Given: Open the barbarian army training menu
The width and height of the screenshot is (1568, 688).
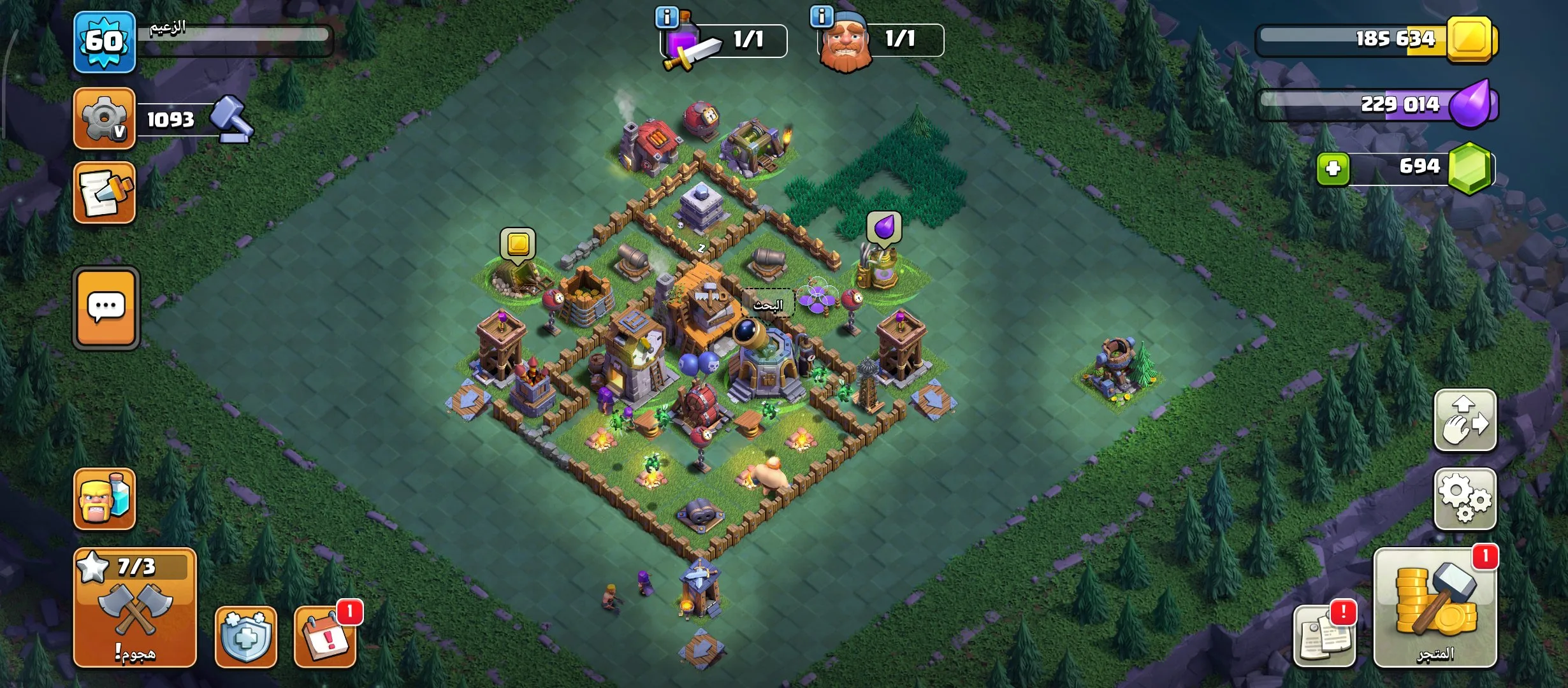Looking at the screenshot, I should [x=105, y=499].
